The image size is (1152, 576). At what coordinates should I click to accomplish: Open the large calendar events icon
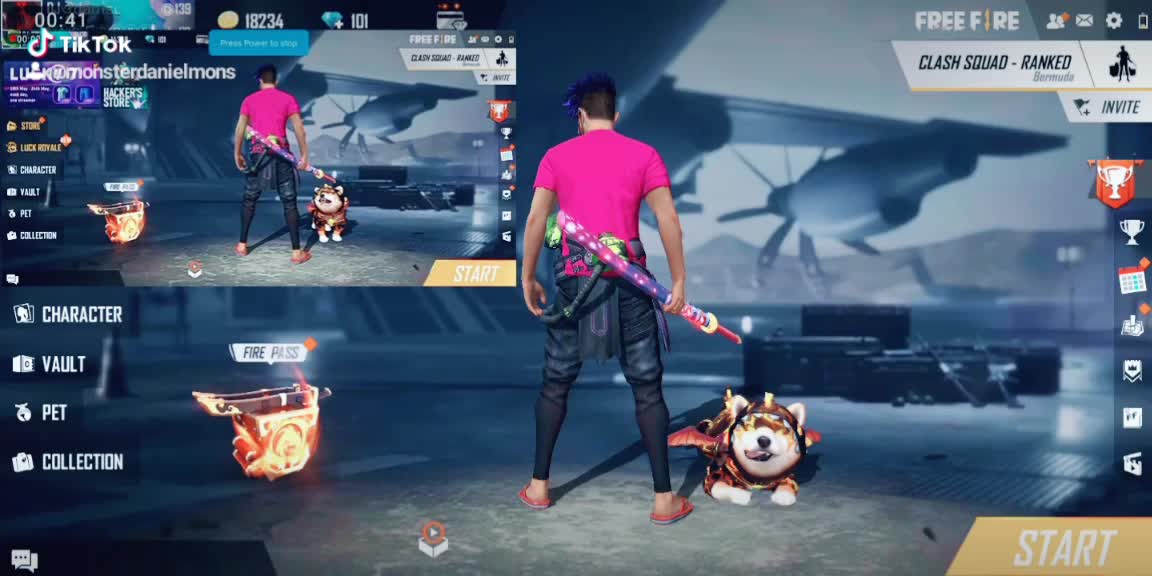(1132, 279)
